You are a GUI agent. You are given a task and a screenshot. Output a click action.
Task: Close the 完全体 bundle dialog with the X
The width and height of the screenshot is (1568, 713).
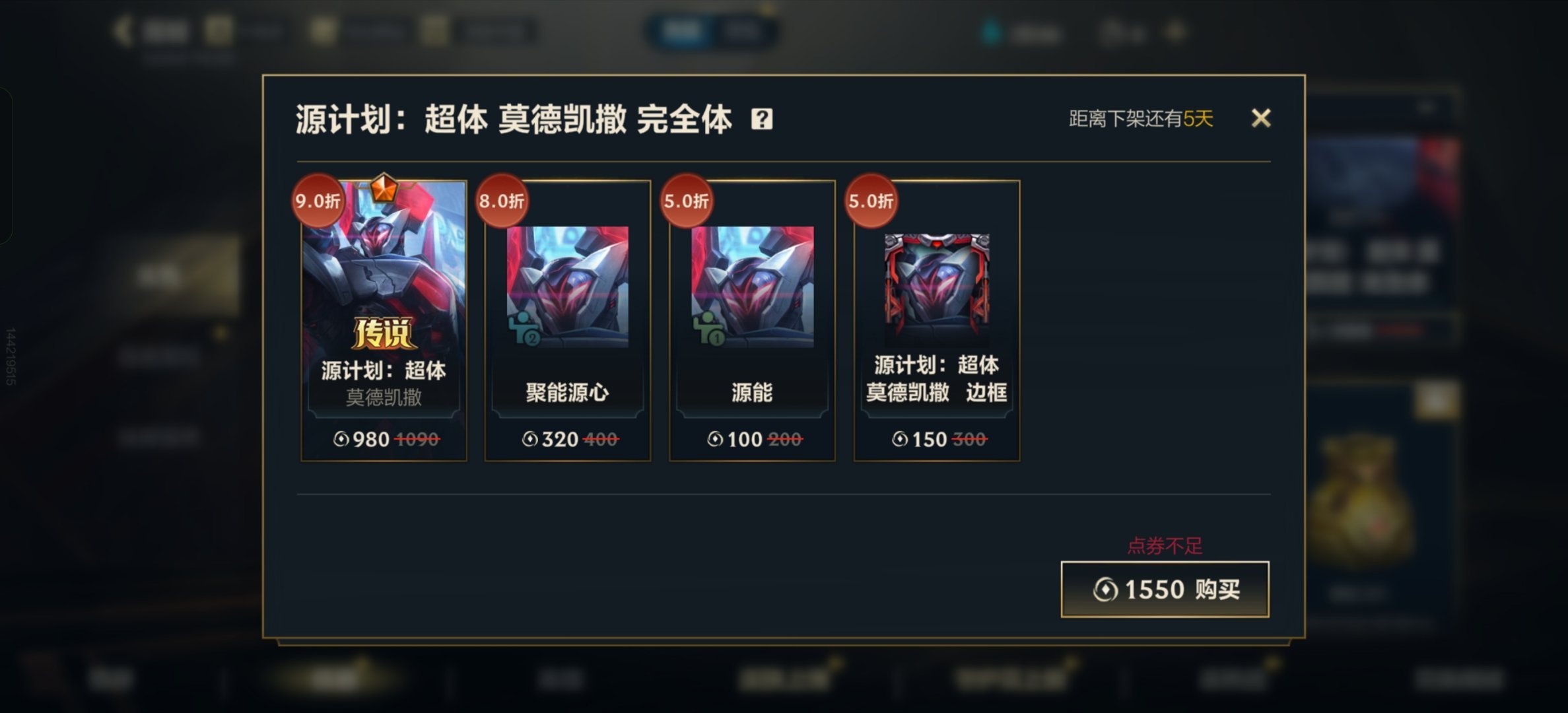coord(1262,118)
